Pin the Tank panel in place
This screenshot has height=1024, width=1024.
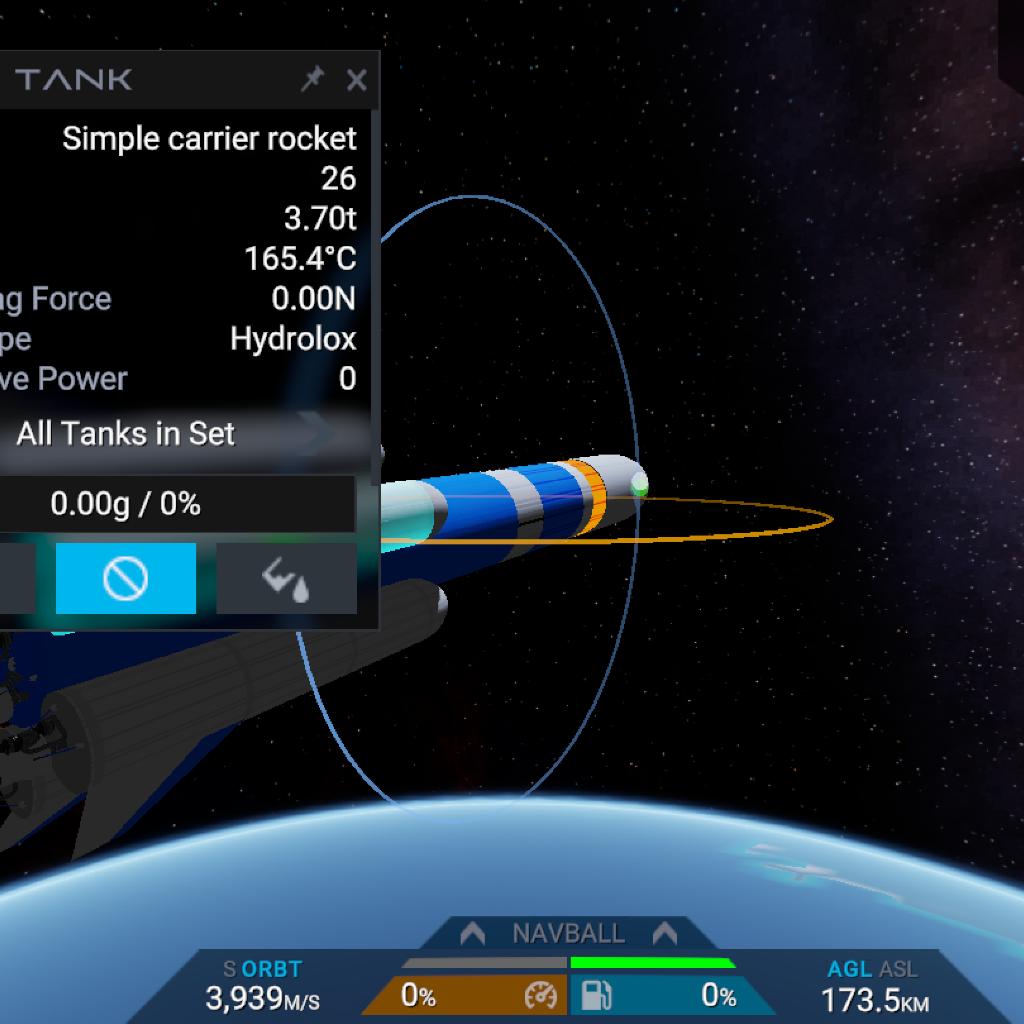point(312,80)
